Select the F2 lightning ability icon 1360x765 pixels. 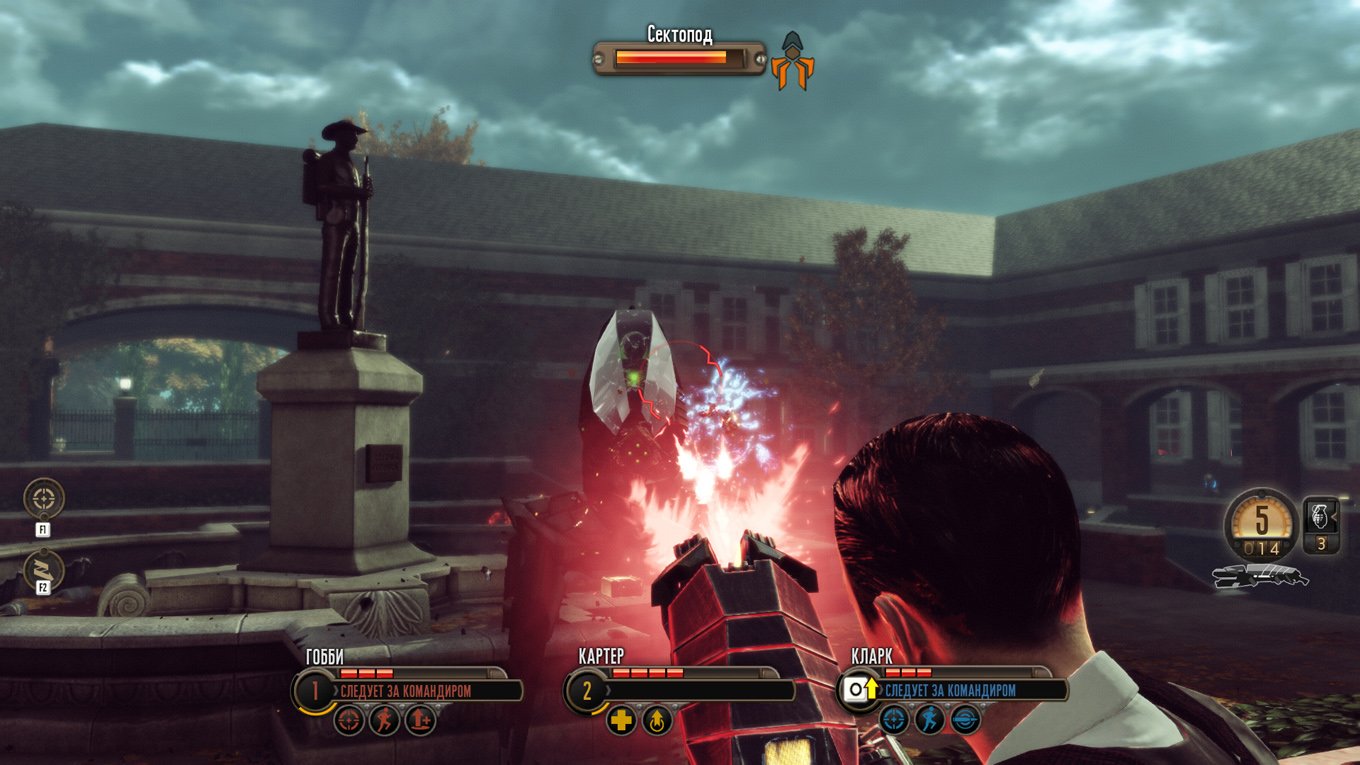pos(42,568)
